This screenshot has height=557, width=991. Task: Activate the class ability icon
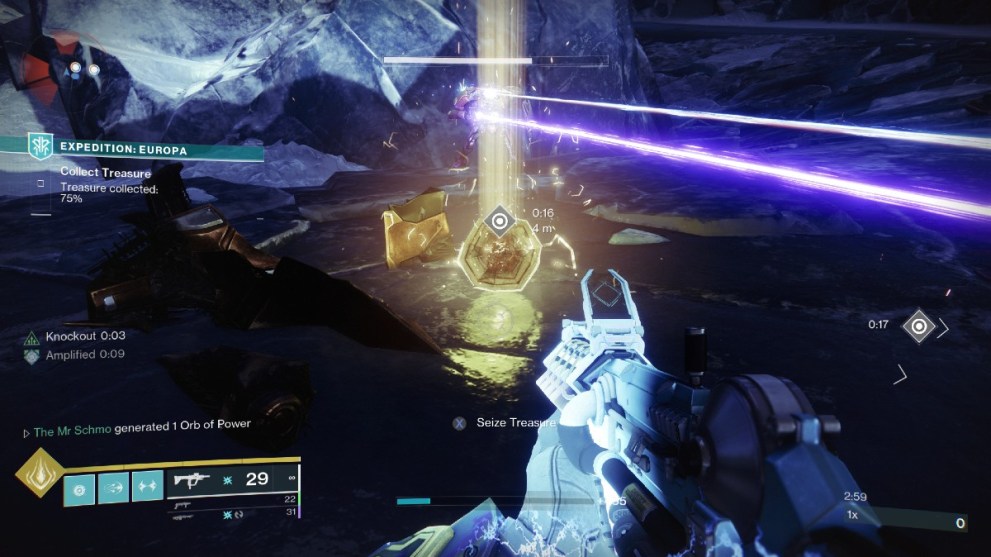pos(147,486)
